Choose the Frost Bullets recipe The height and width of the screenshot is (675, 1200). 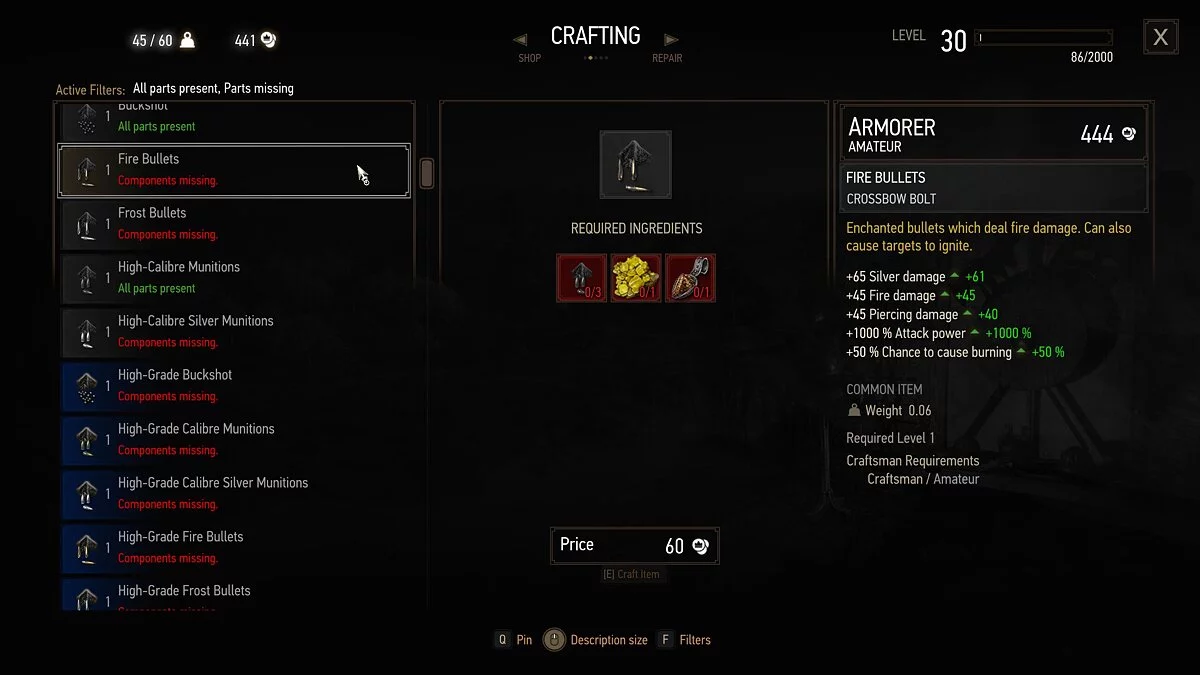[234, 224]
